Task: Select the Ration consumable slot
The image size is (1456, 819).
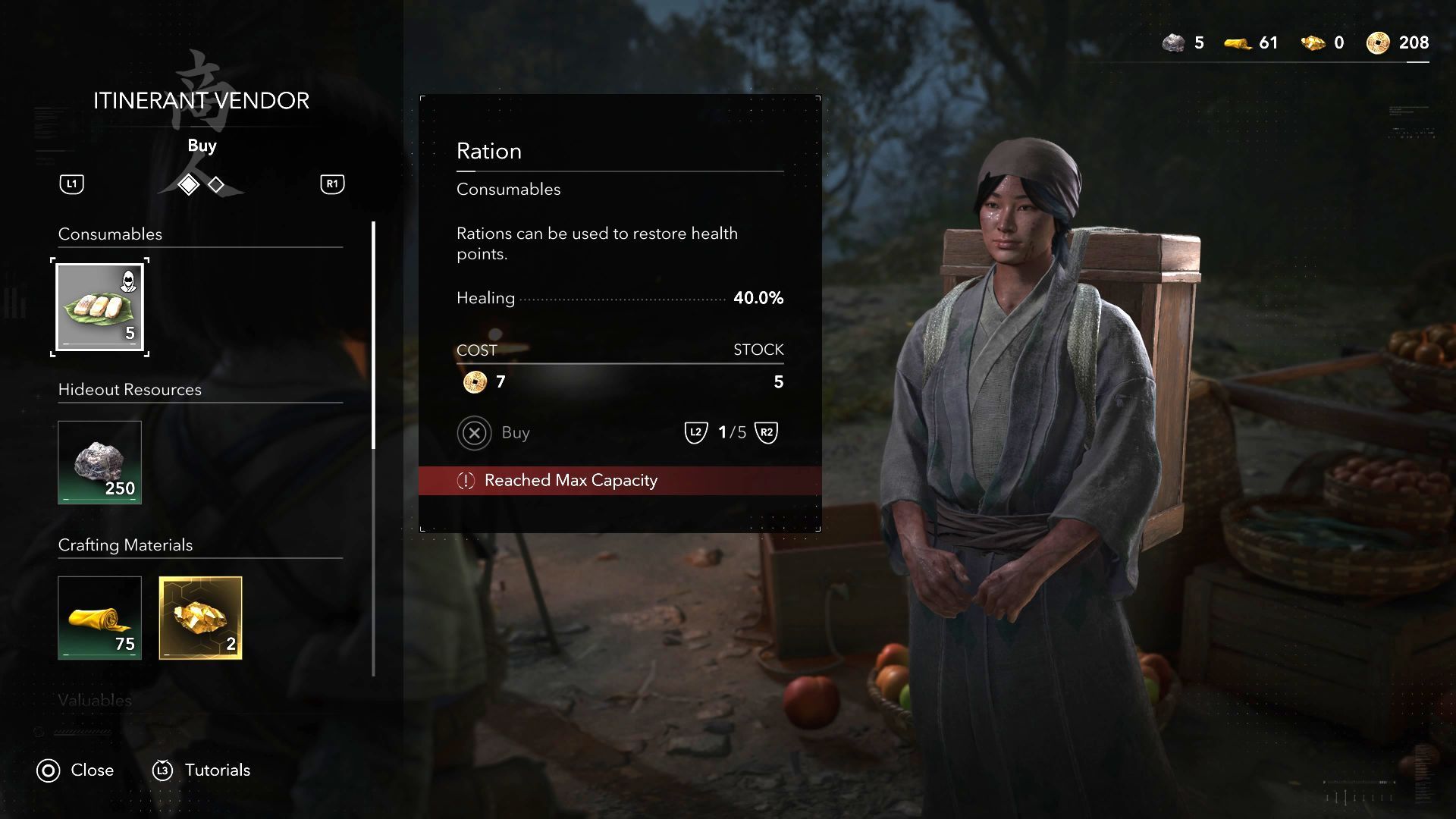Action: pos(100,306)
